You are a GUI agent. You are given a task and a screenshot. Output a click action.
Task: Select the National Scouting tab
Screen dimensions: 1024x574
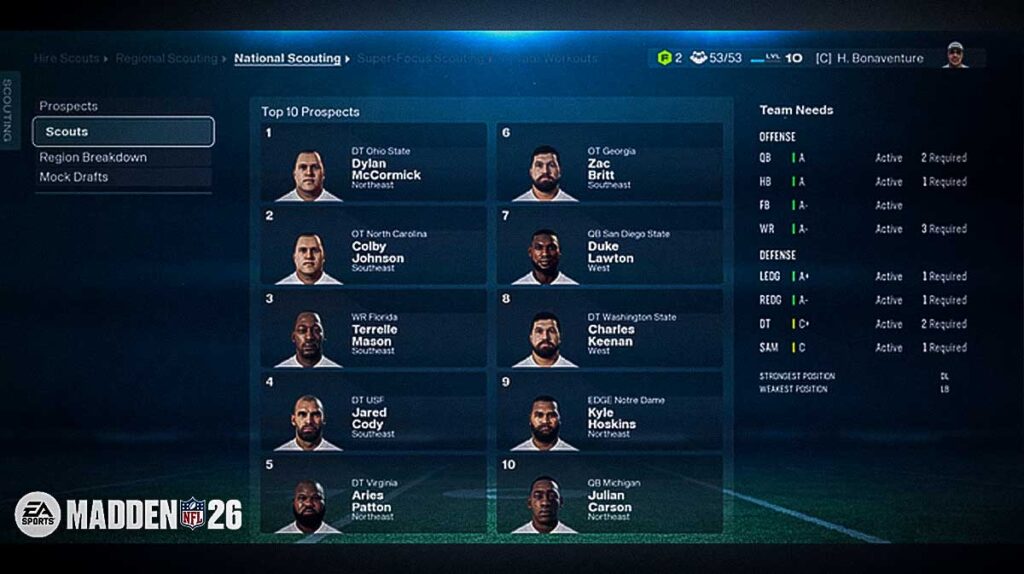287,58
